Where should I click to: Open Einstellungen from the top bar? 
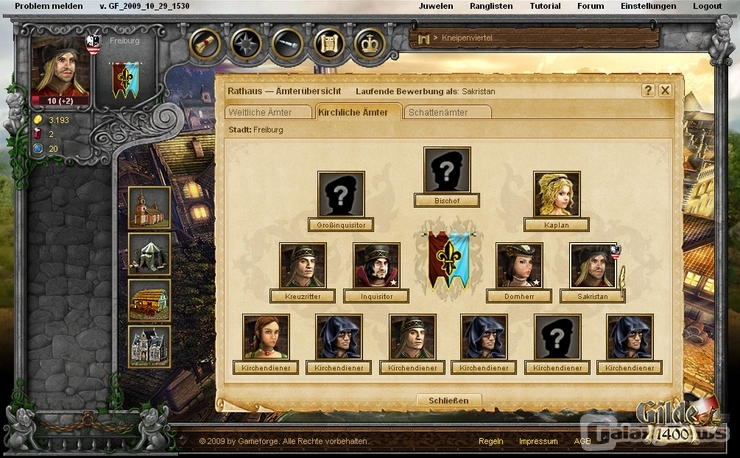coord(648,6)
